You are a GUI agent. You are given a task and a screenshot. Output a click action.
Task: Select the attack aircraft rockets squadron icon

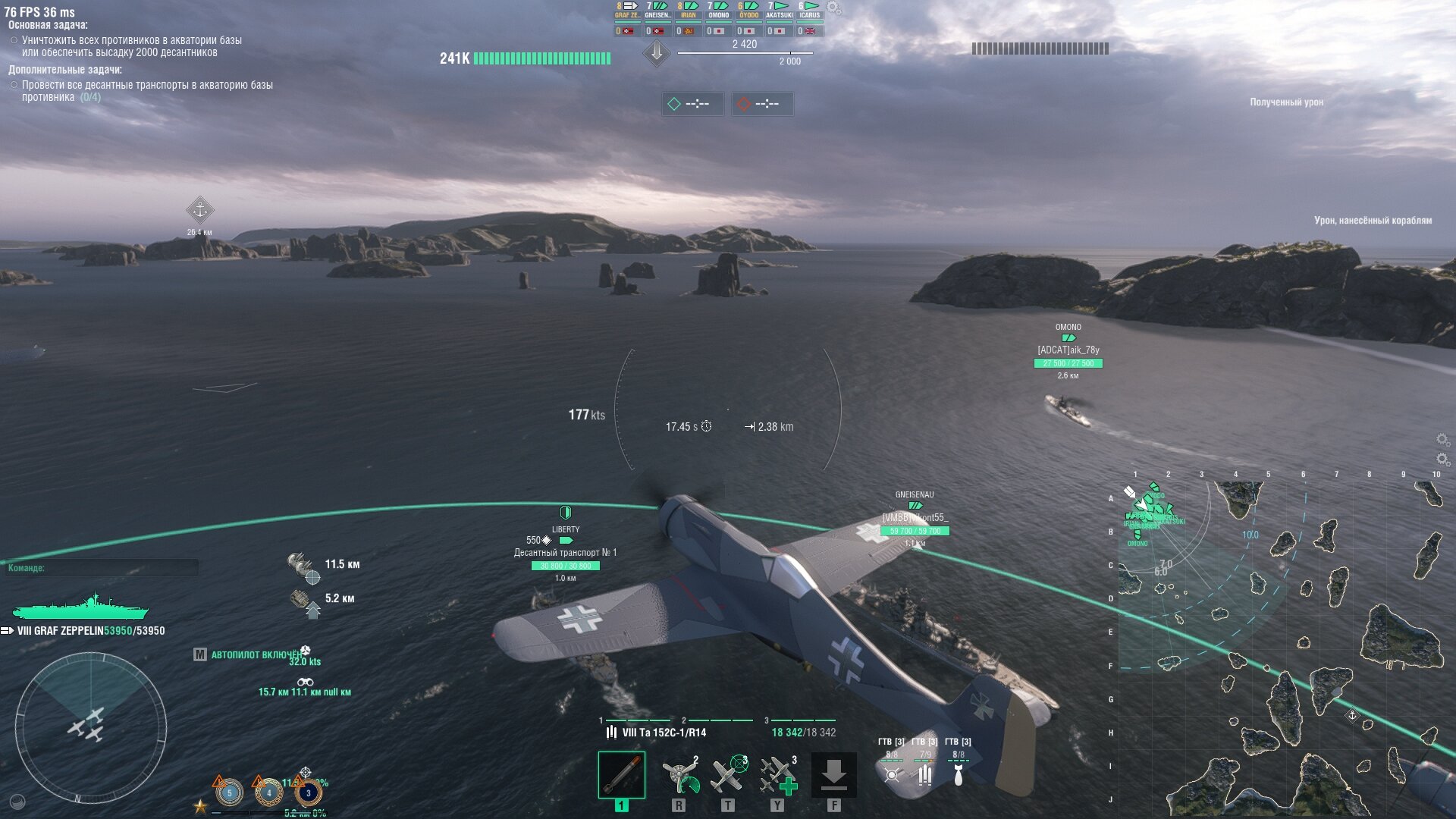pos(924,775)
